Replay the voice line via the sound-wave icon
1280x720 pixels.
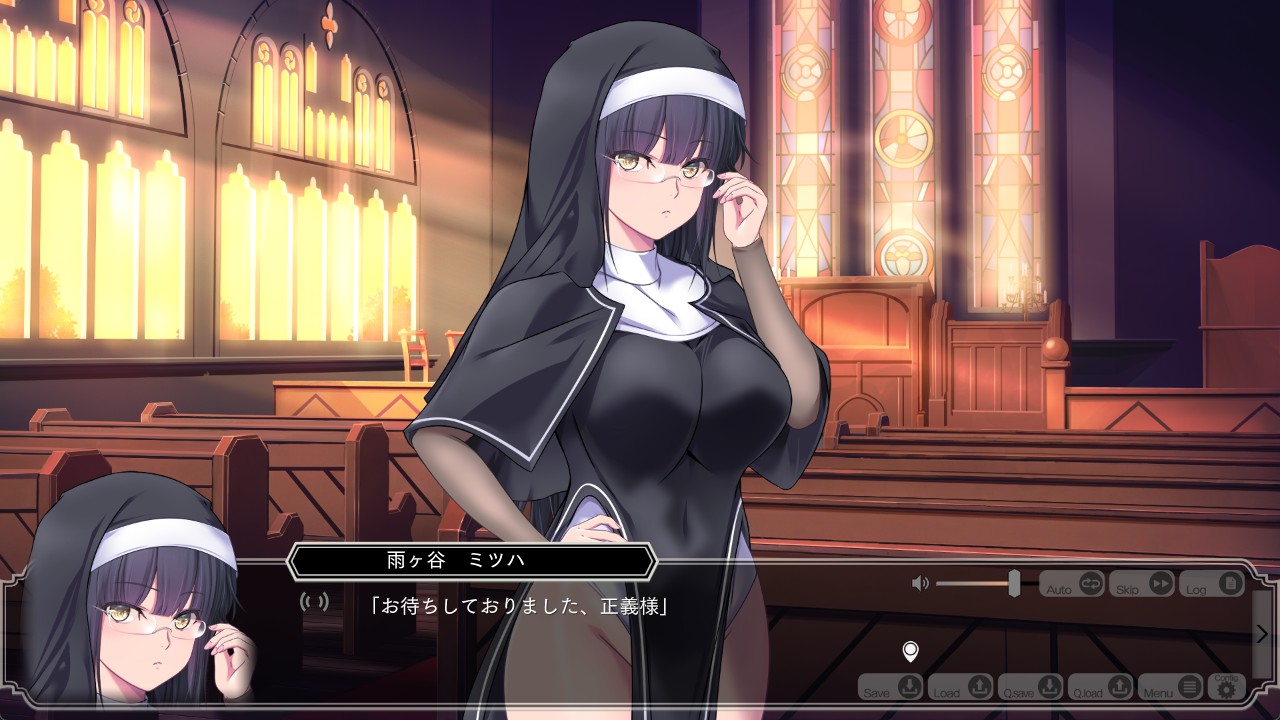(314, 603)
